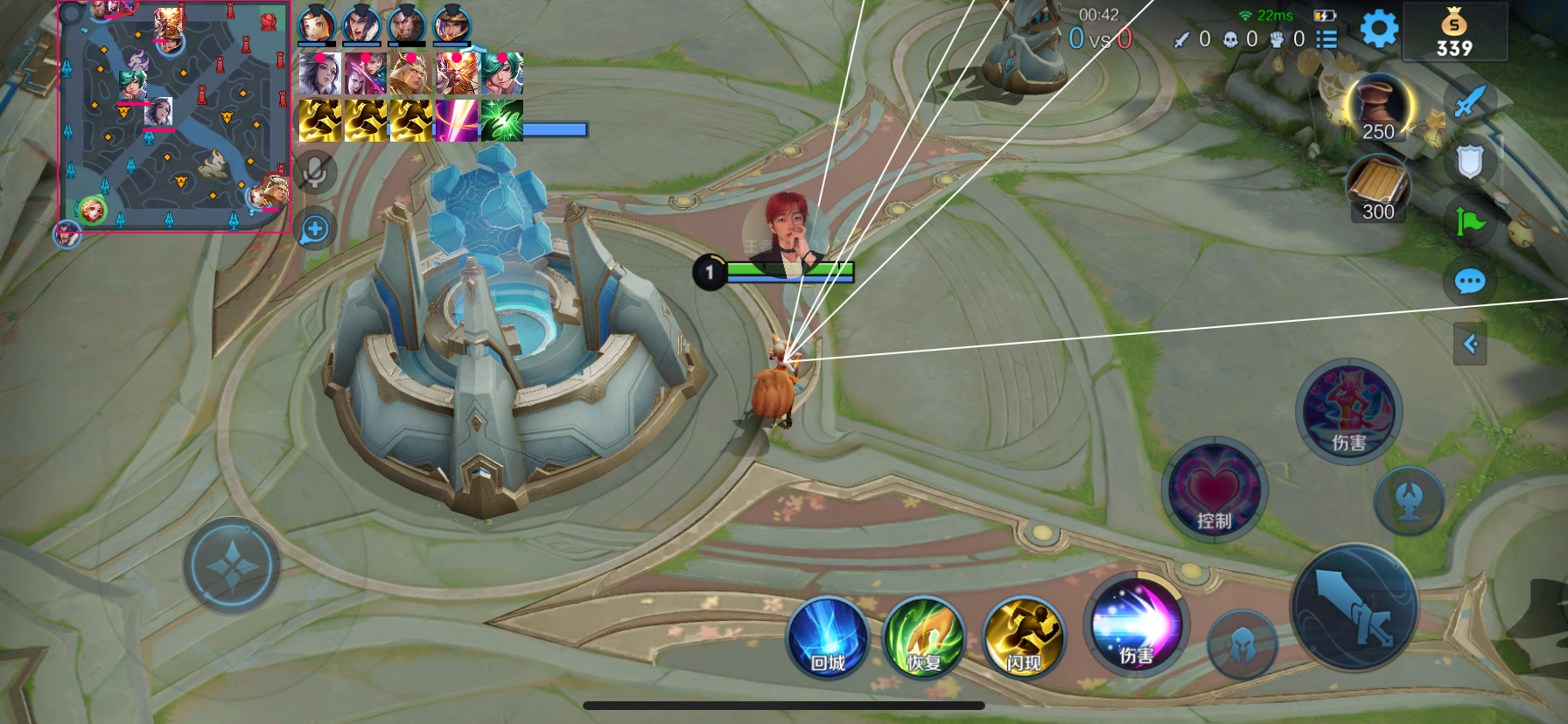Open the scoreboard list icon
This screenshot has height=724, width=1568.
coord(1327,38)
